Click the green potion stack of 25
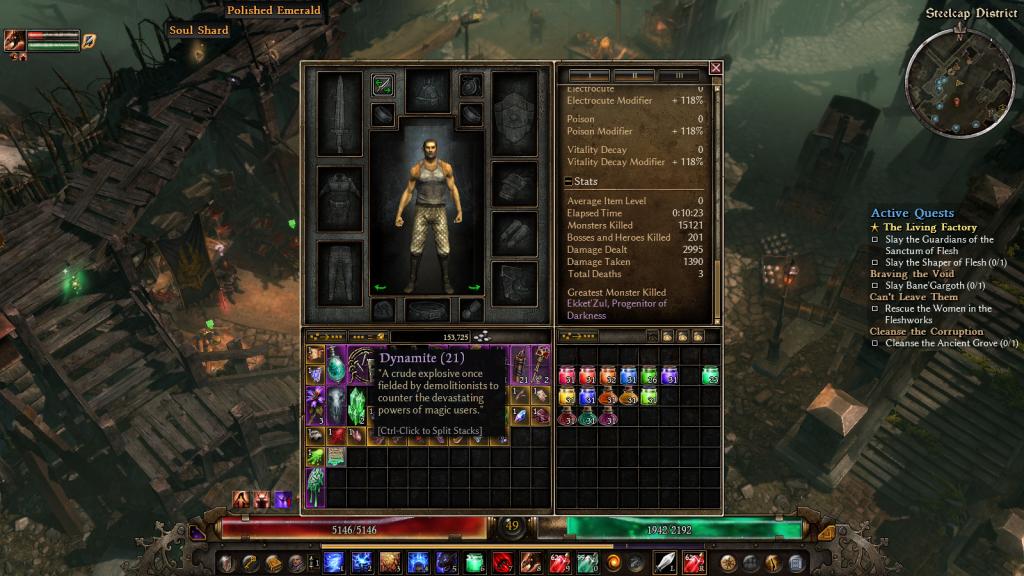1024x576 pixels. (710, 376)
